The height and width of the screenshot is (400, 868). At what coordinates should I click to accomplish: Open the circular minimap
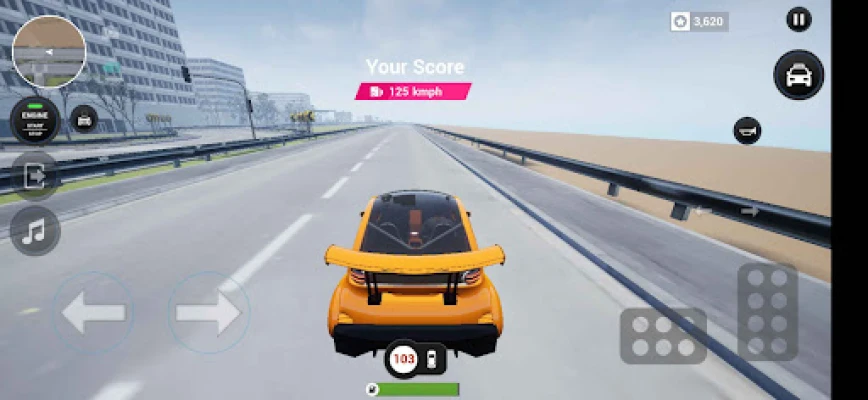pos(48,52)
